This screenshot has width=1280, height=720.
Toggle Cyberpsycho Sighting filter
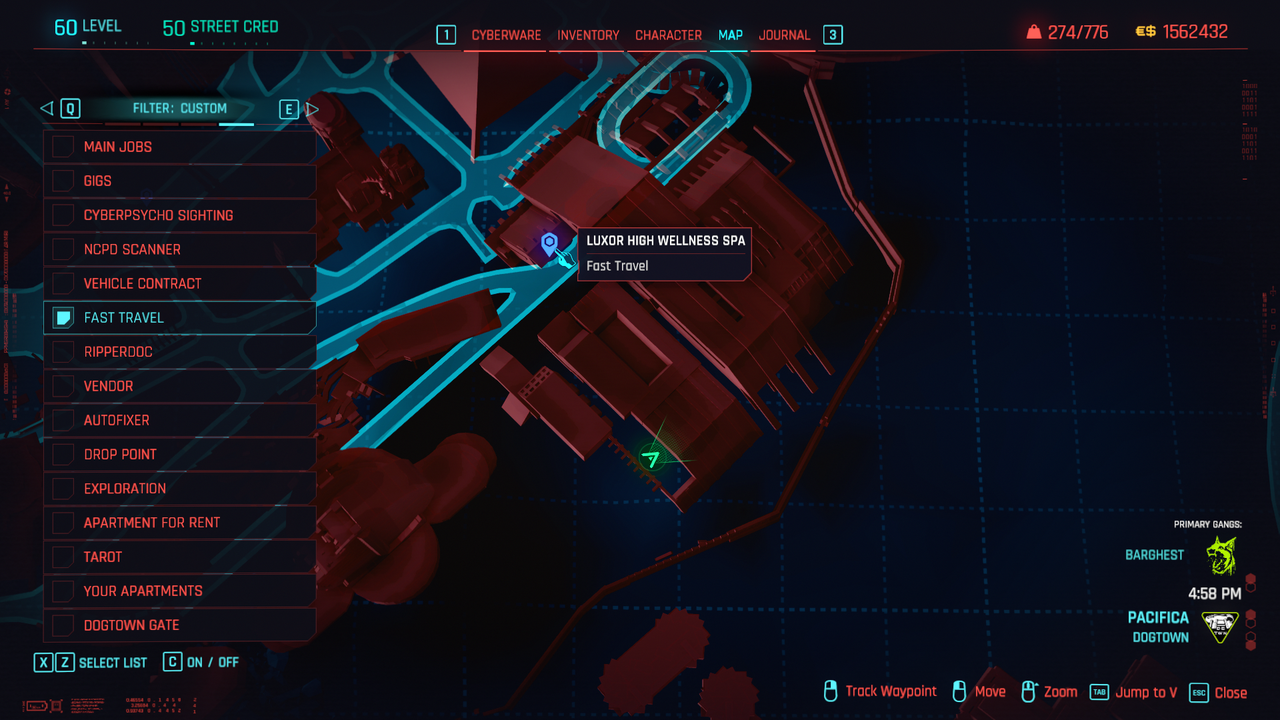pos(180,215)
